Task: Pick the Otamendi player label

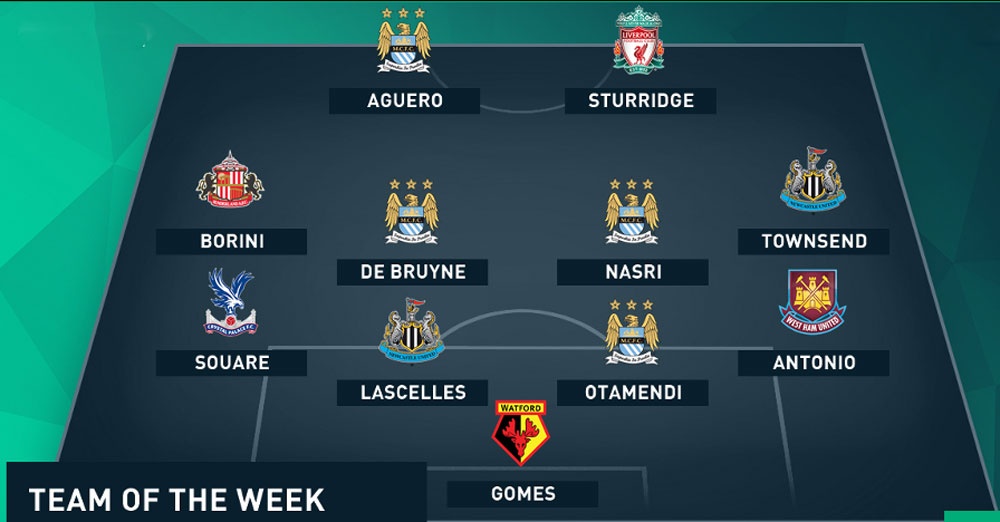Action: point(633,393)
